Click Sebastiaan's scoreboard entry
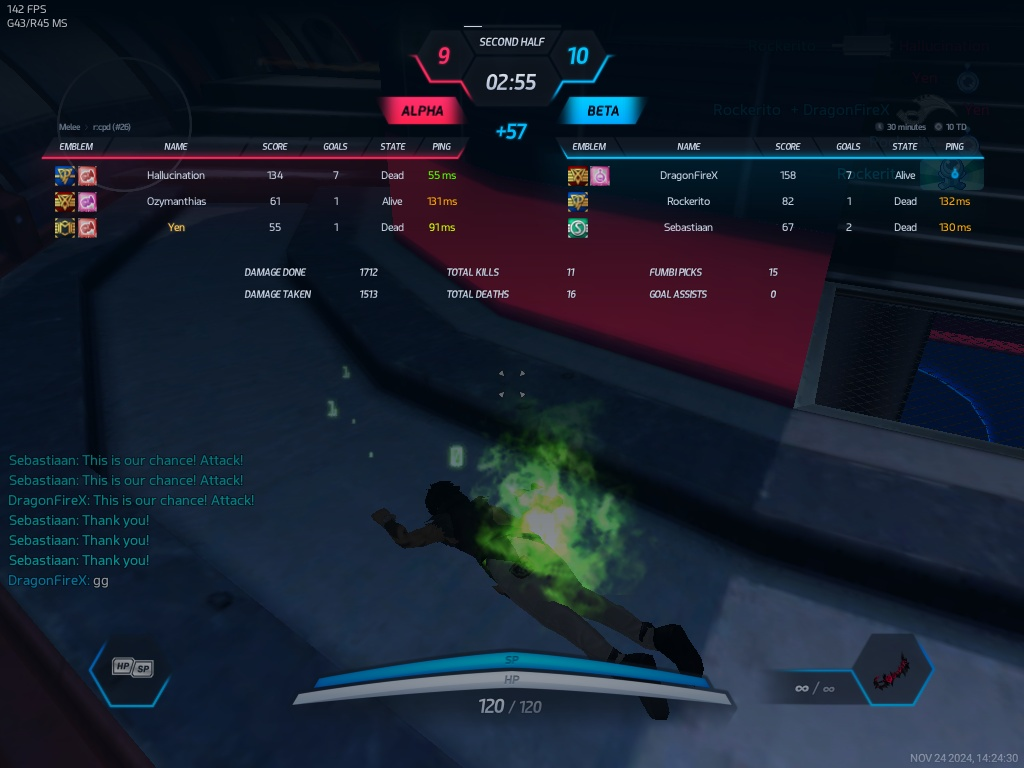The image size is (1024, 768). [x=689, y=227]
